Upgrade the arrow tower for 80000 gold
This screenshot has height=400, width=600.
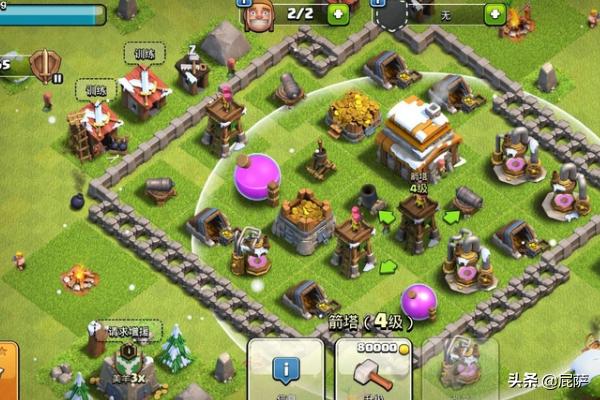373,370
